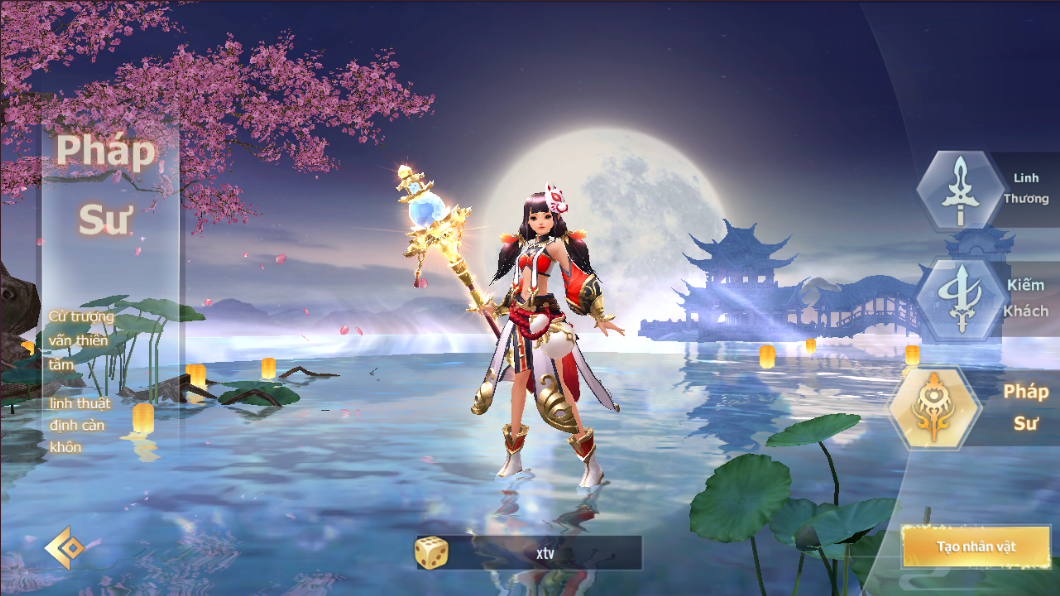Go back using the gold arrow
This screenshot has width=1060, height=596.
coord(61,548)
